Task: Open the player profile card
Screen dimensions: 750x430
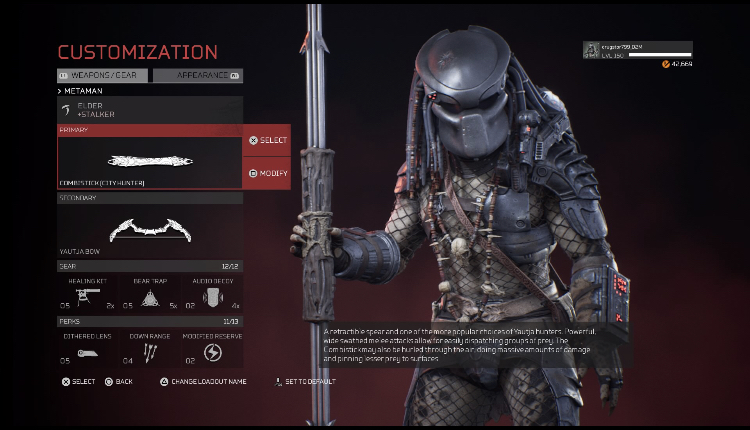Action: (637, 50)
